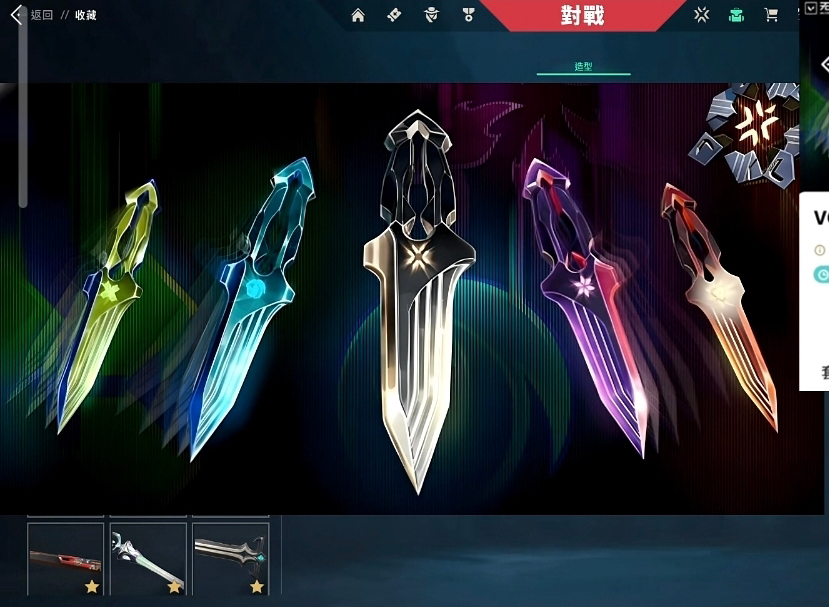Open the agents icon in top navigation
829x607 pixels.
tap(431, 15)
